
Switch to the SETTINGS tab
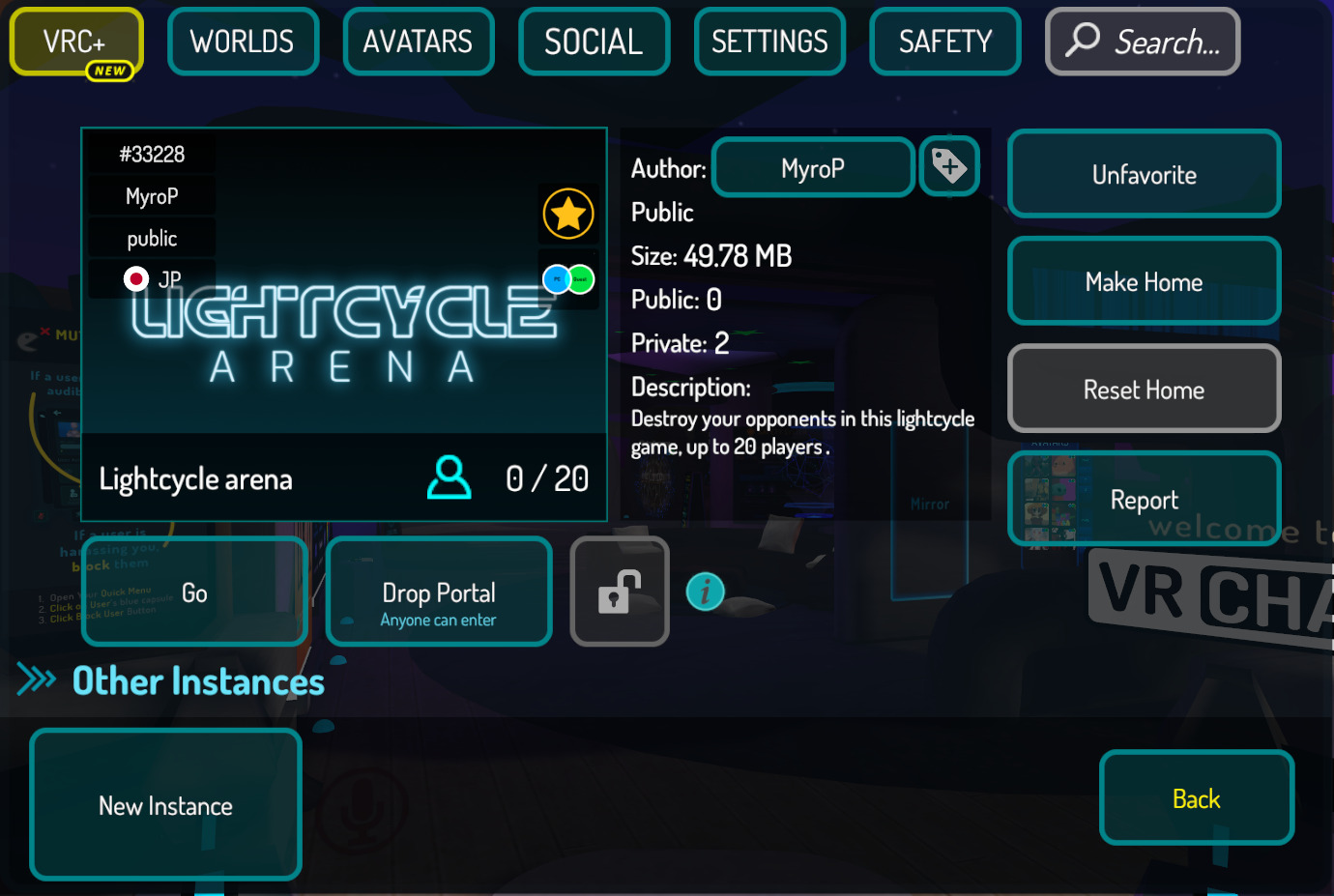[x=769, y=41]
